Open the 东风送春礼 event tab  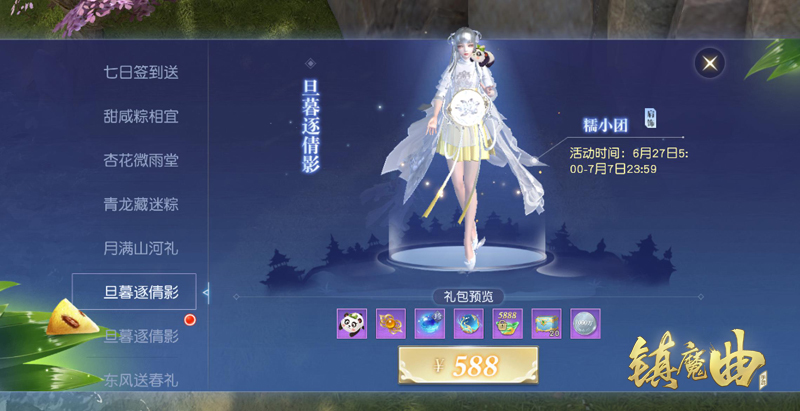point(141,379)
